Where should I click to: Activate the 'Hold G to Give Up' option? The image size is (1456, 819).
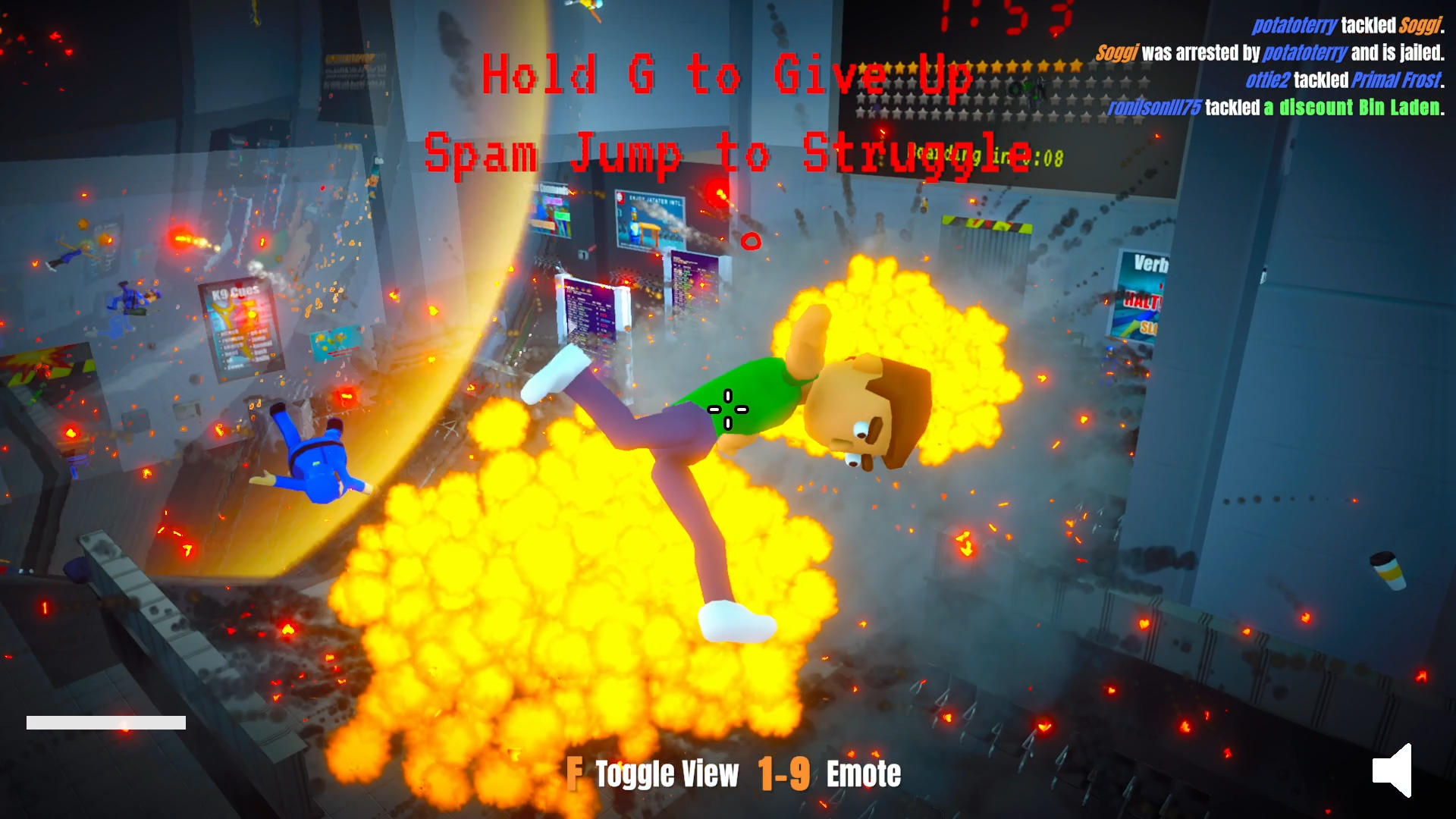[x=728, y=76]
